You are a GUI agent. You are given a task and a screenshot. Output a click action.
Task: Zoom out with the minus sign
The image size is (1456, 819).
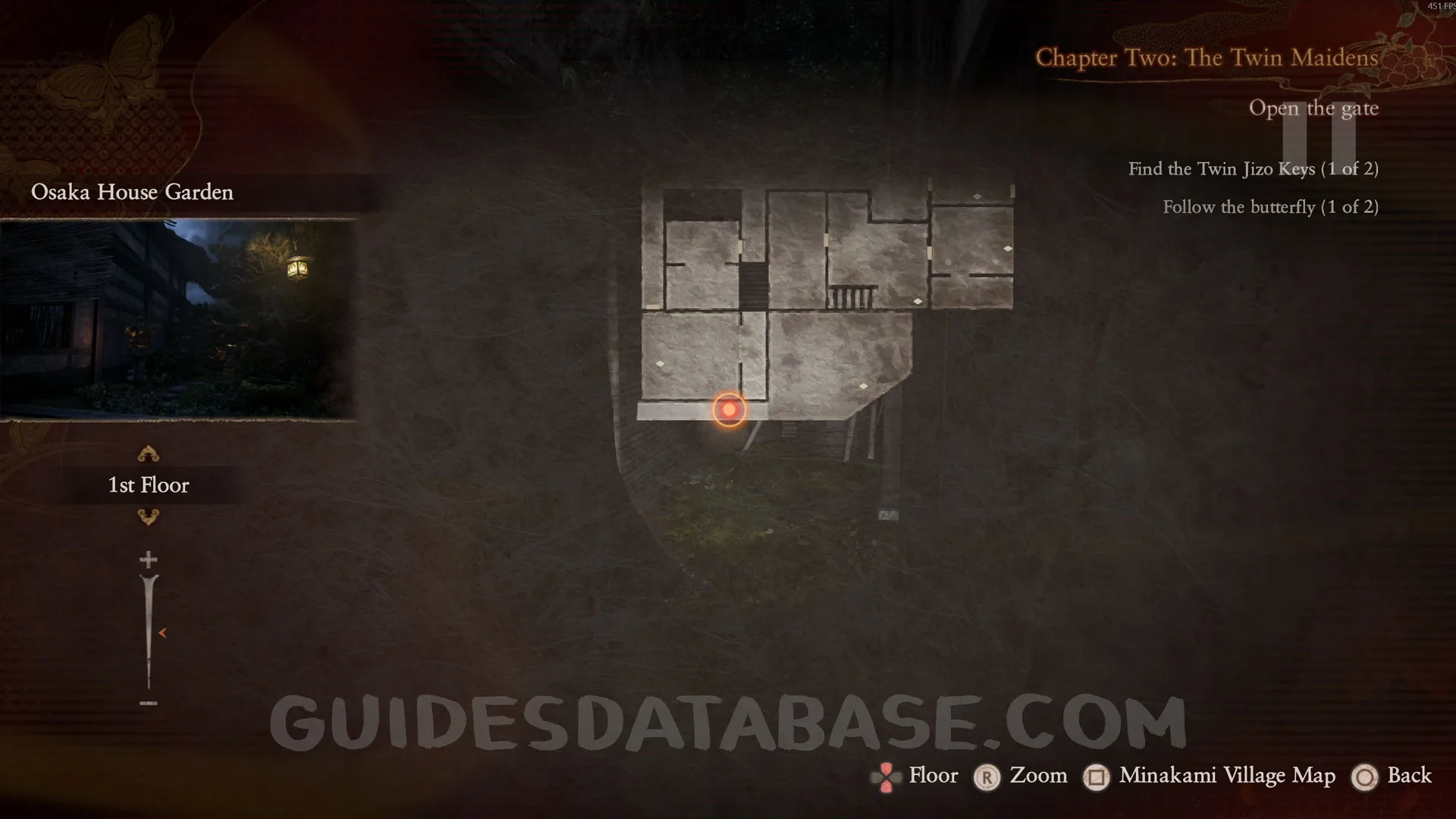[x=149, y=703]
